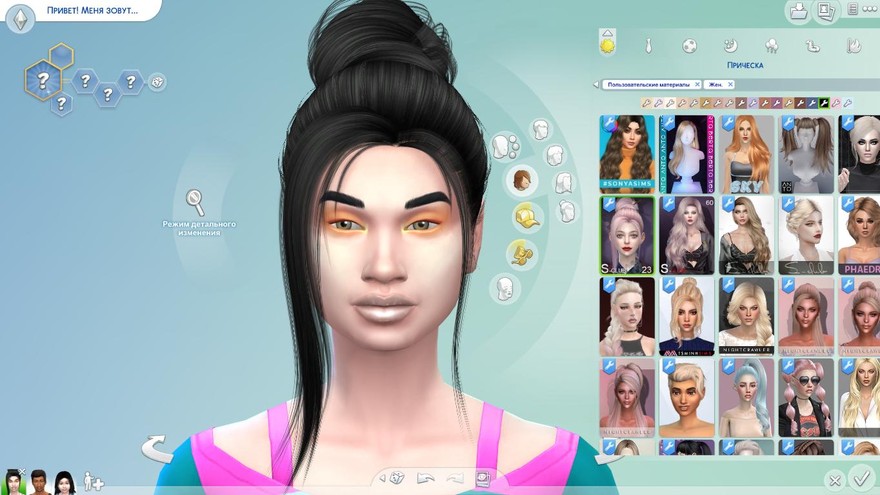The height and width of the screenshot is (495, 880).
Task: Cancel with the X button near checkmark
Action: tap(834, 481)
